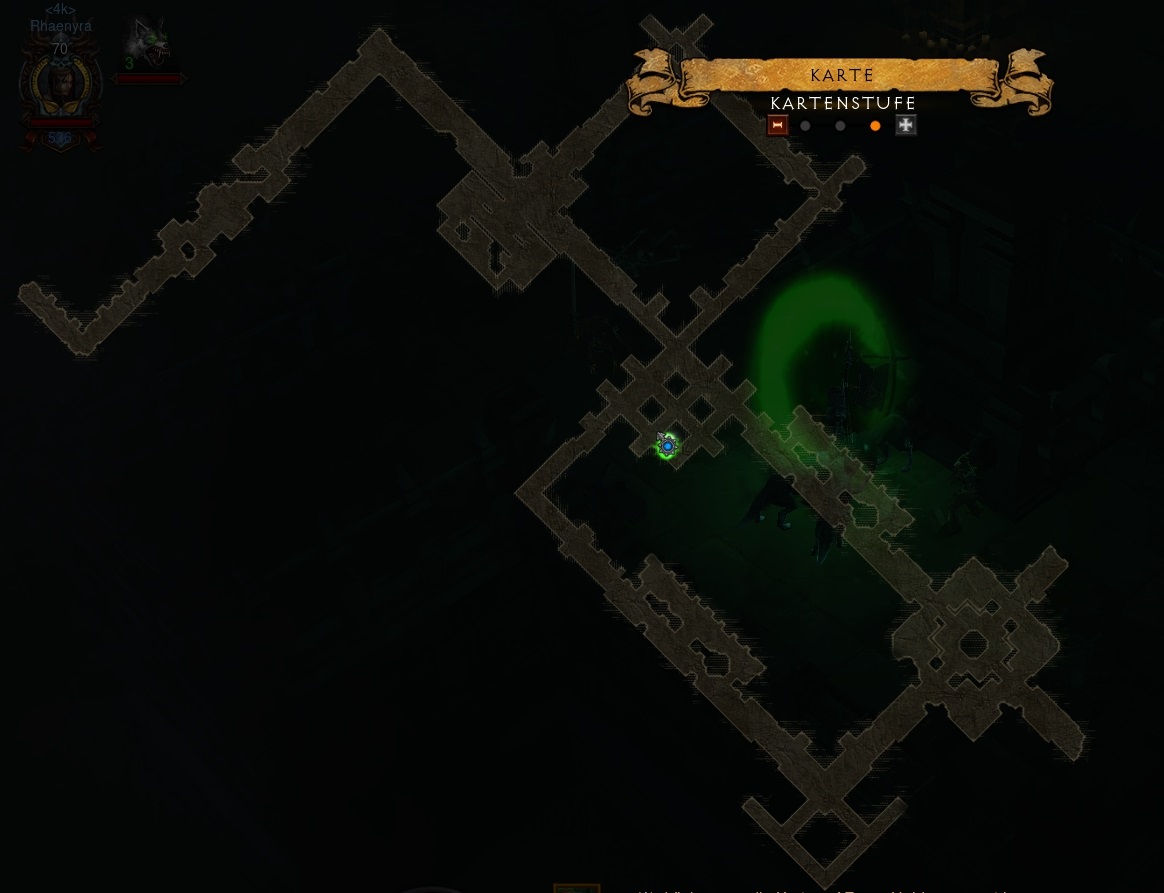Click the player position marker on the map
Viewport: 1164px width, 893px height.
pyautogui.click(x=667, y=446)
